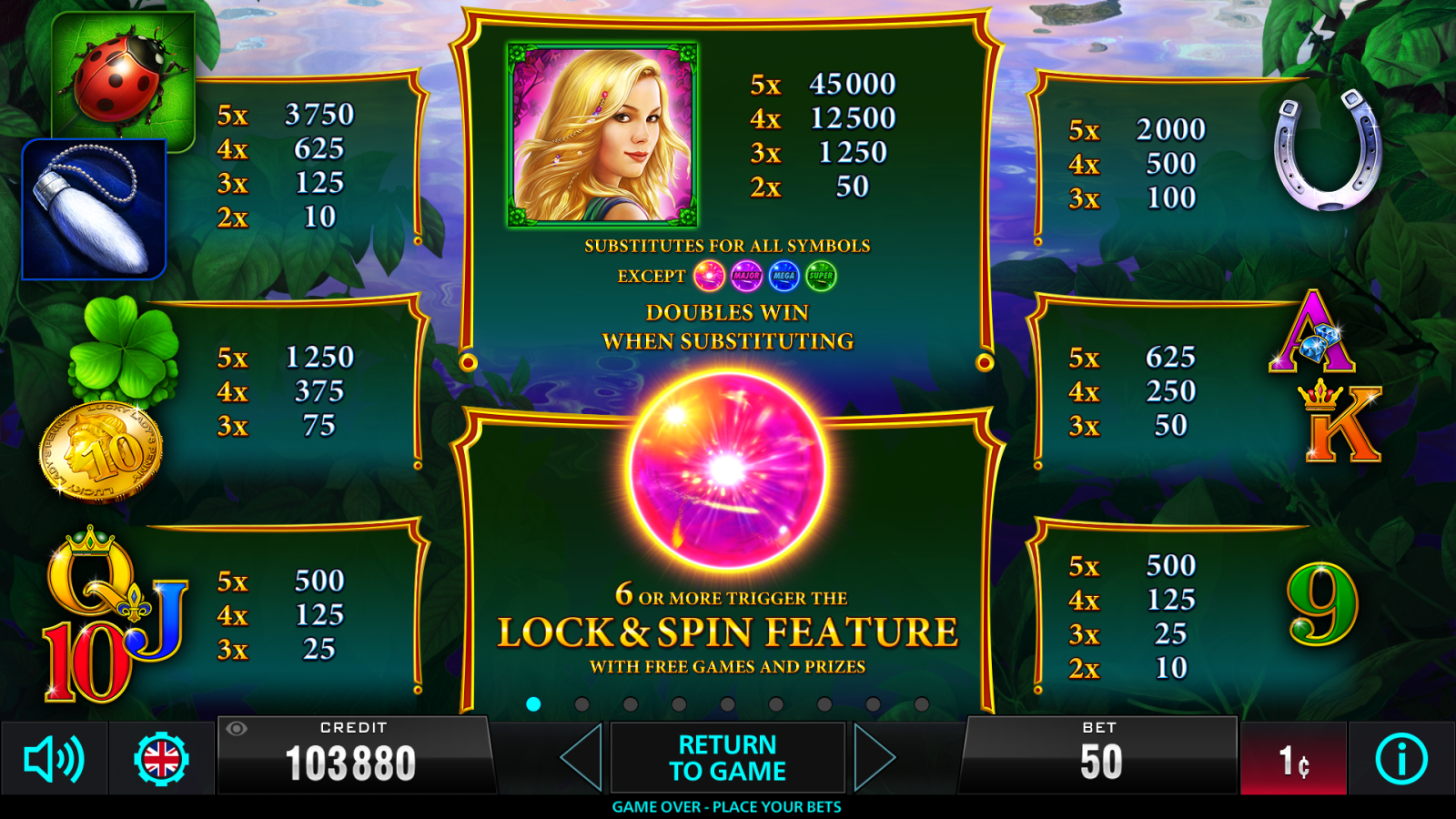Advance to next paytable page with right arrow
The width and height of the screenshot is (1456, 819).
tap(874, 758)
